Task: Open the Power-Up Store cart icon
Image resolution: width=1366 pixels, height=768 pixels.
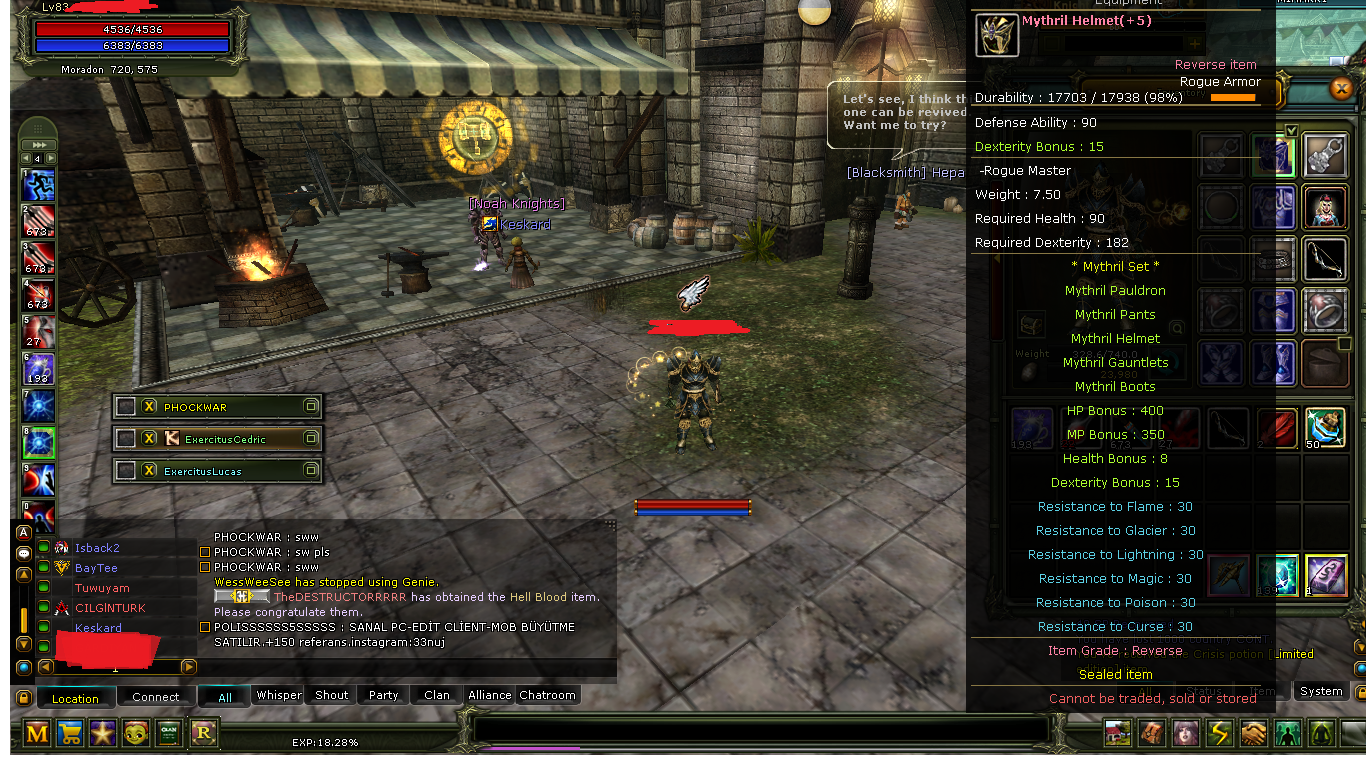Action: pyautogui.click(x=69, y=733)
